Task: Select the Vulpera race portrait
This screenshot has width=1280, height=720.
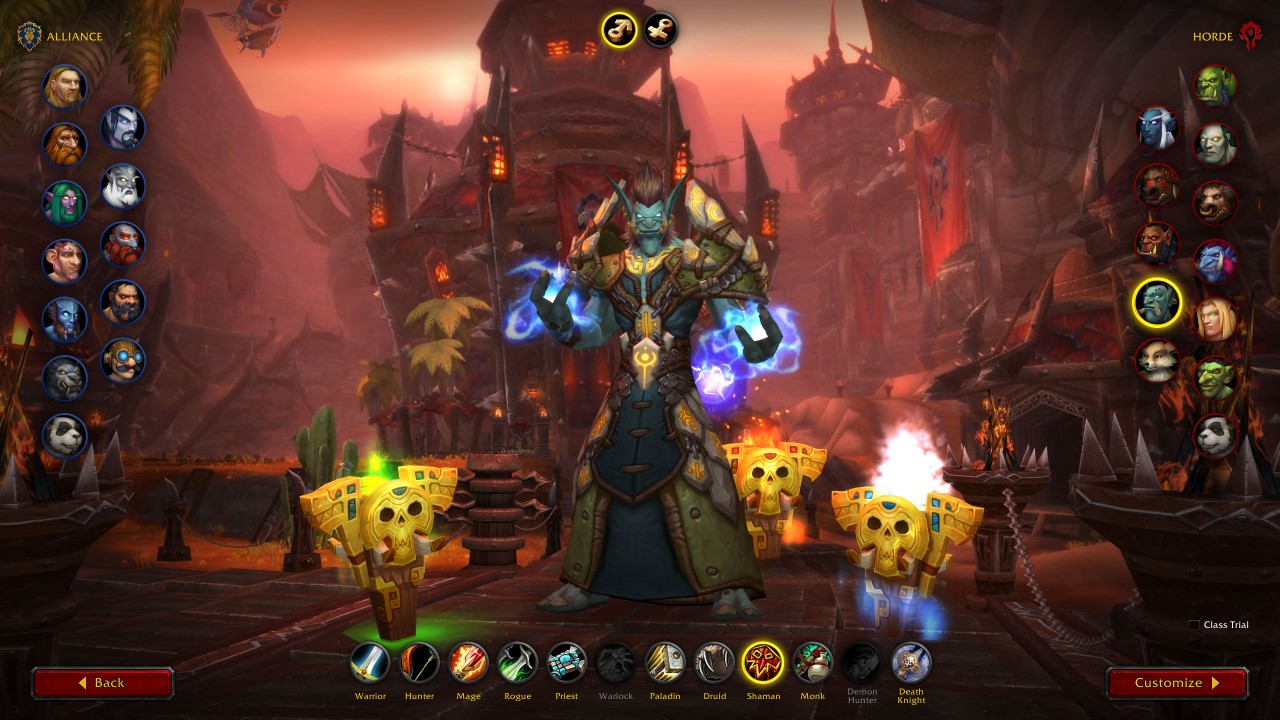Action: (x=1157, y=360)
